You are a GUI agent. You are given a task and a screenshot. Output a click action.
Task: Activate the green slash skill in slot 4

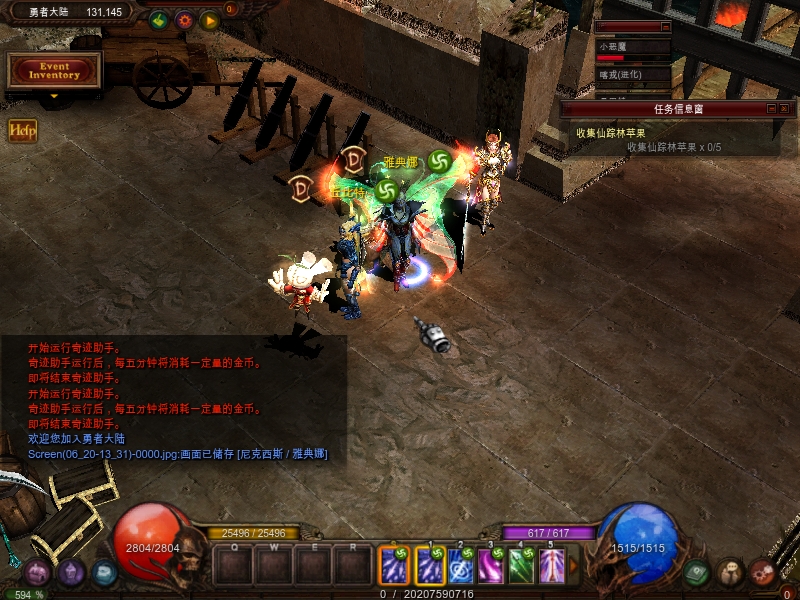pyautogui.click(x=522, y=567)
